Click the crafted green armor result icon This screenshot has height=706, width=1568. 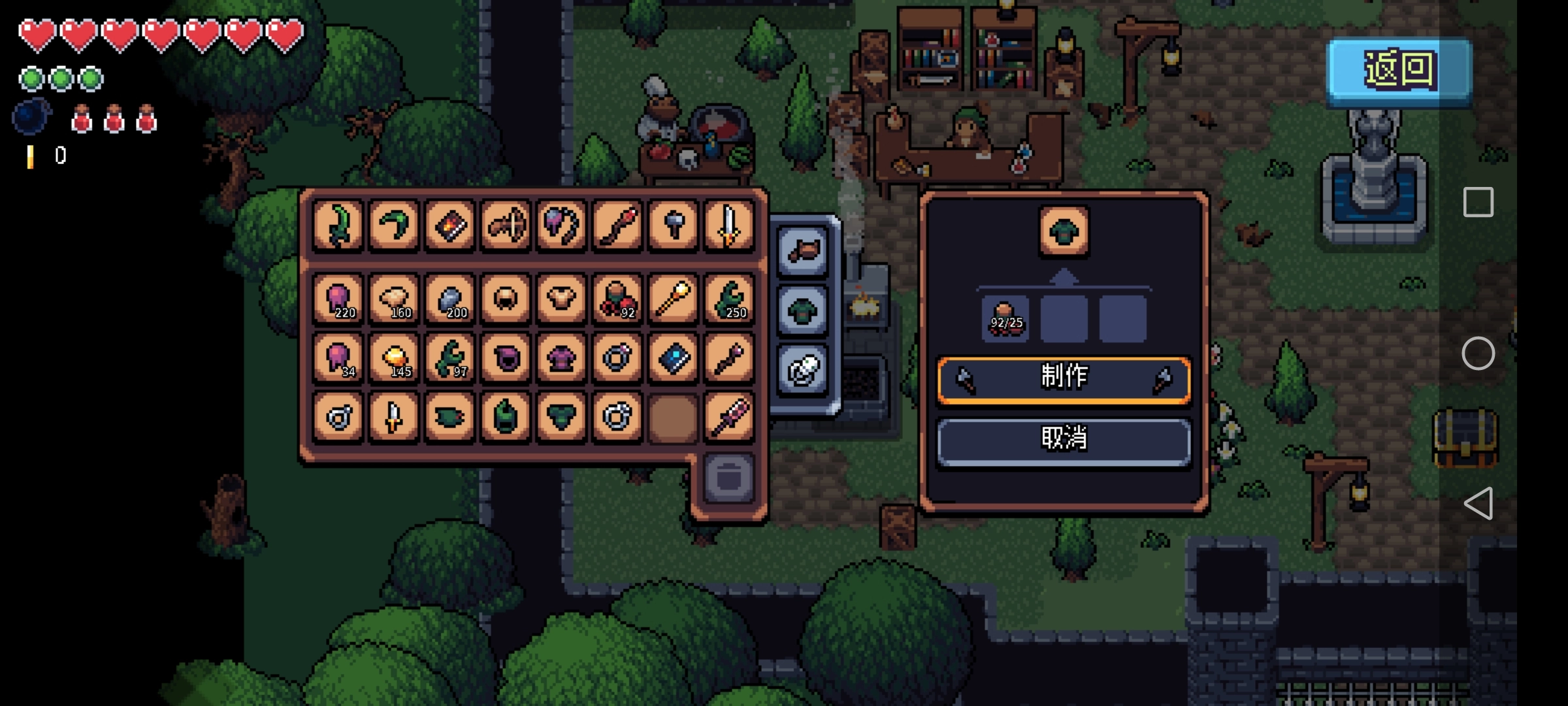tap(1064, 231)
